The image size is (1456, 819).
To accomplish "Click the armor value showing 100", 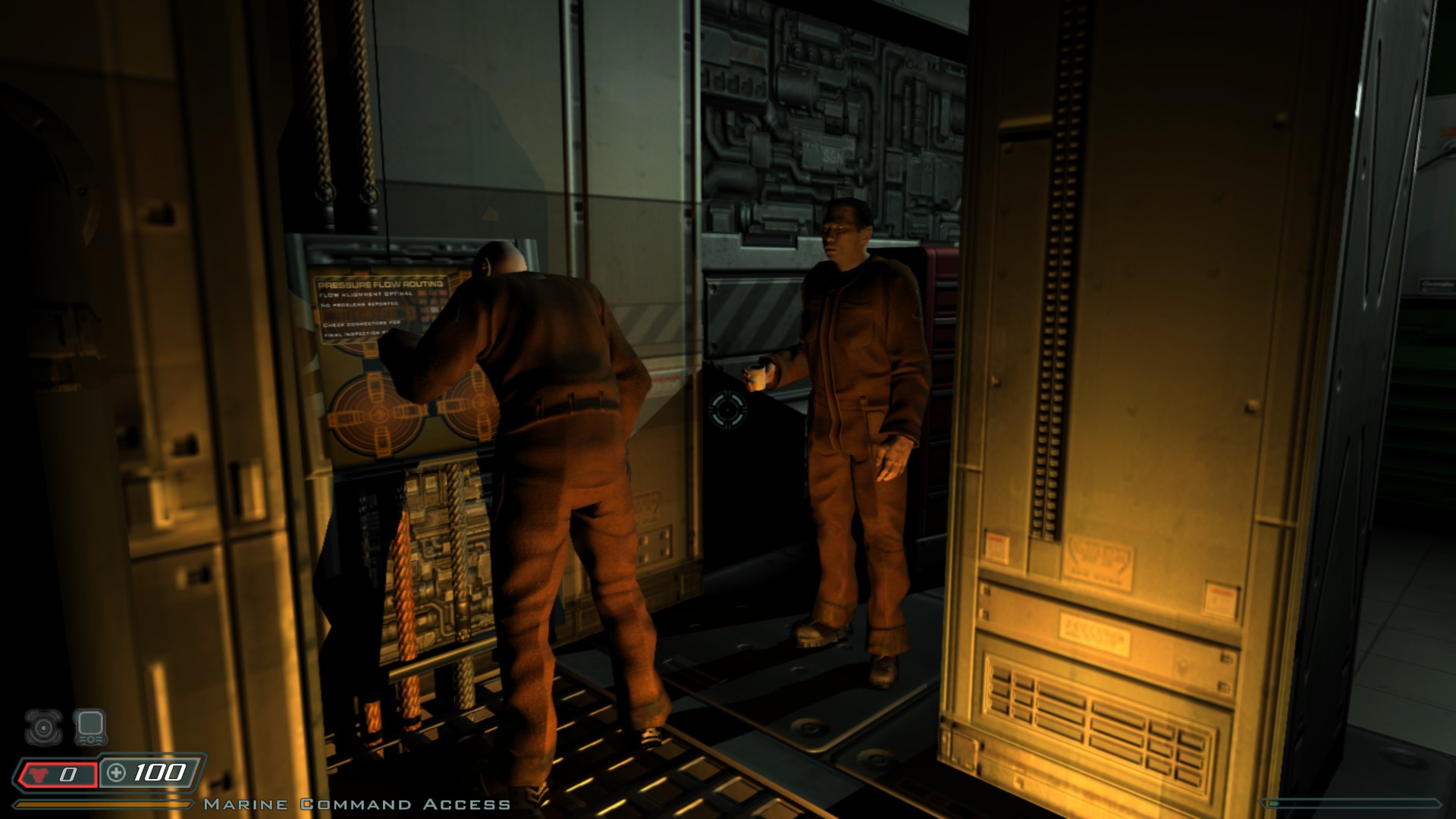I will 158,773.
